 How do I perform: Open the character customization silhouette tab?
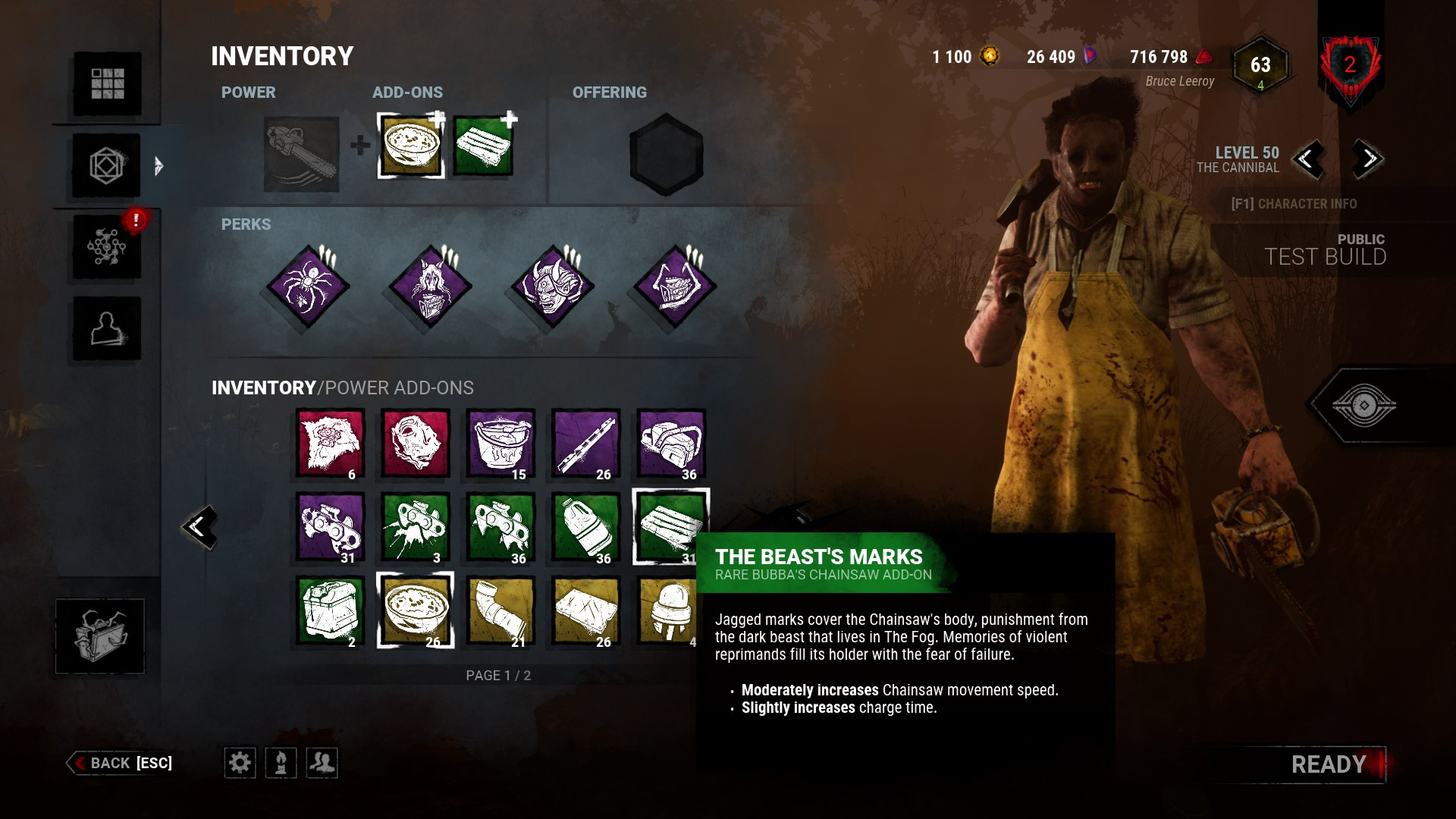coord(107,328)
